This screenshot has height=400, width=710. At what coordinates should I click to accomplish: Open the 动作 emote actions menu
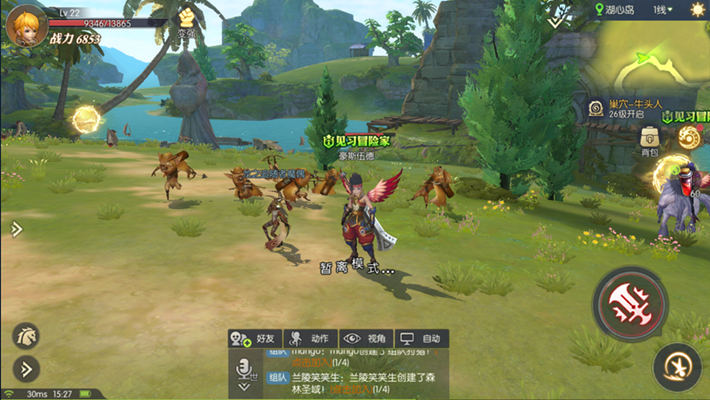coord(309,339)
